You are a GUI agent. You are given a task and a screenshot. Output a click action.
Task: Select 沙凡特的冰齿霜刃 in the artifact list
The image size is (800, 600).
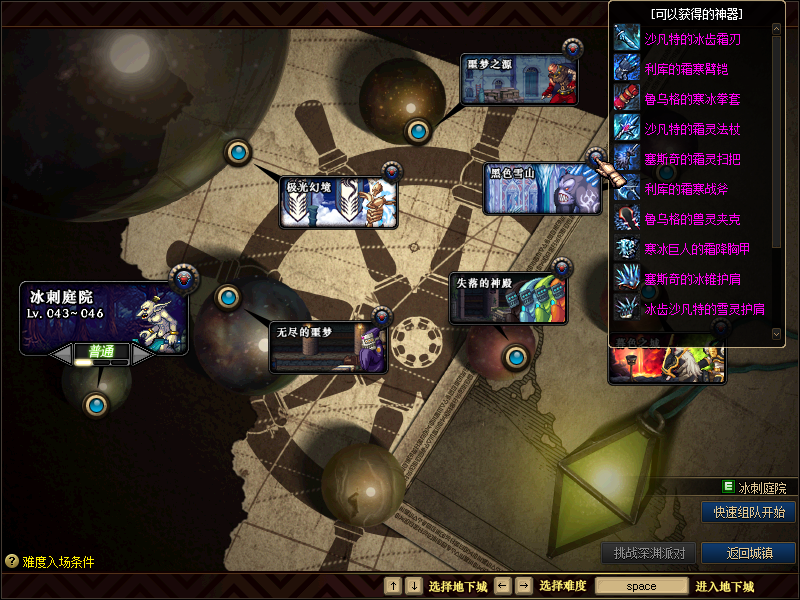pyautogui.click(x=691, y=40)
